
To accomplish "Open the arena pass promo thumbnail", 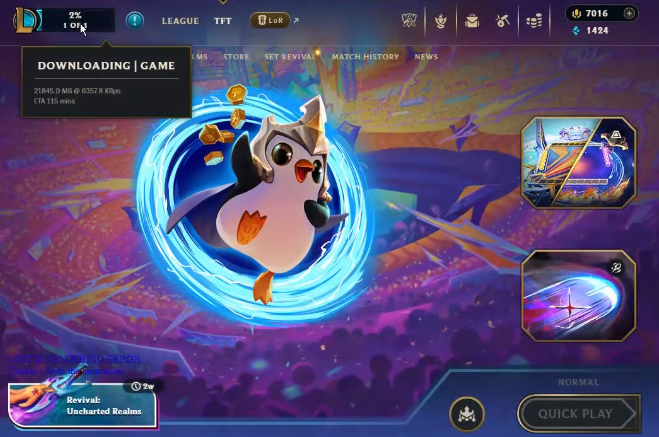I will point(578,162).
